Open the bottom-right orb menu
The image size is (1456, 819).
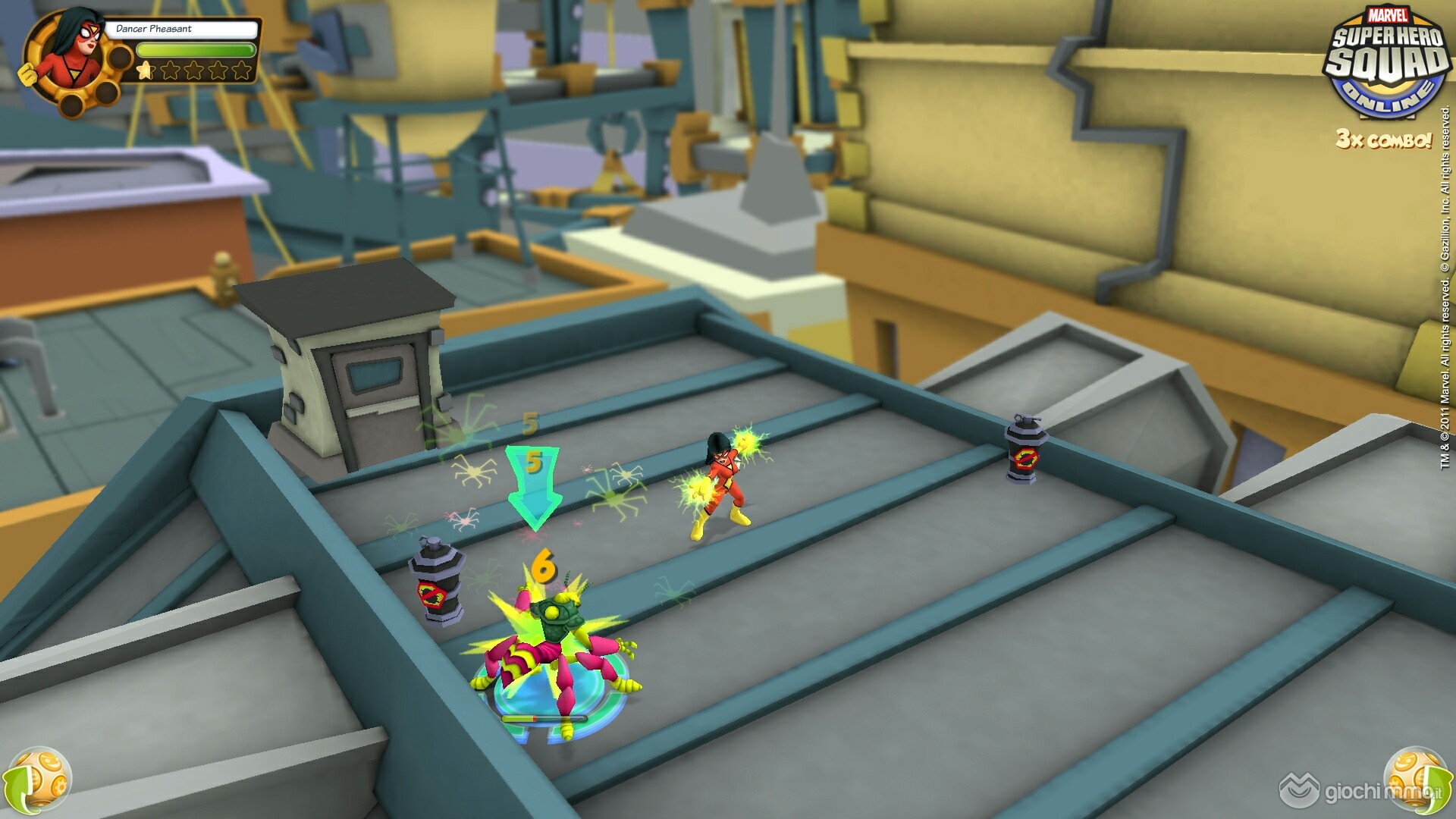(x=1416, y=779)
